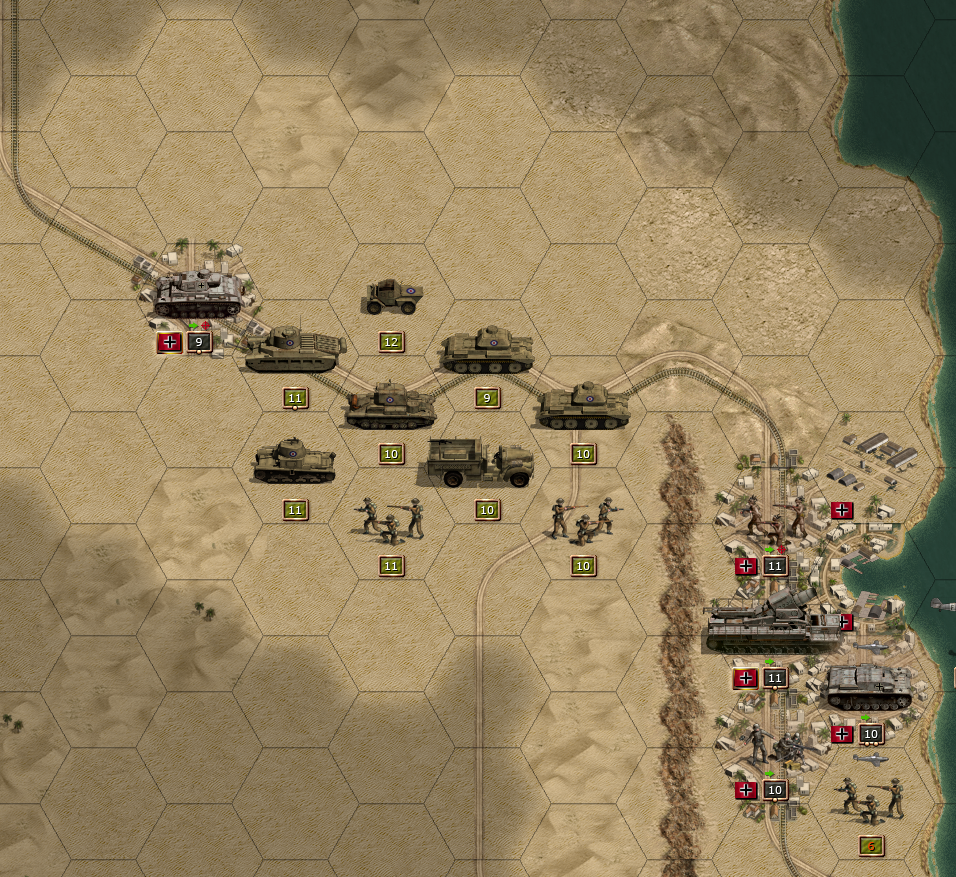Pick the British infantry squad with strength 11

(x=391, y=520)
